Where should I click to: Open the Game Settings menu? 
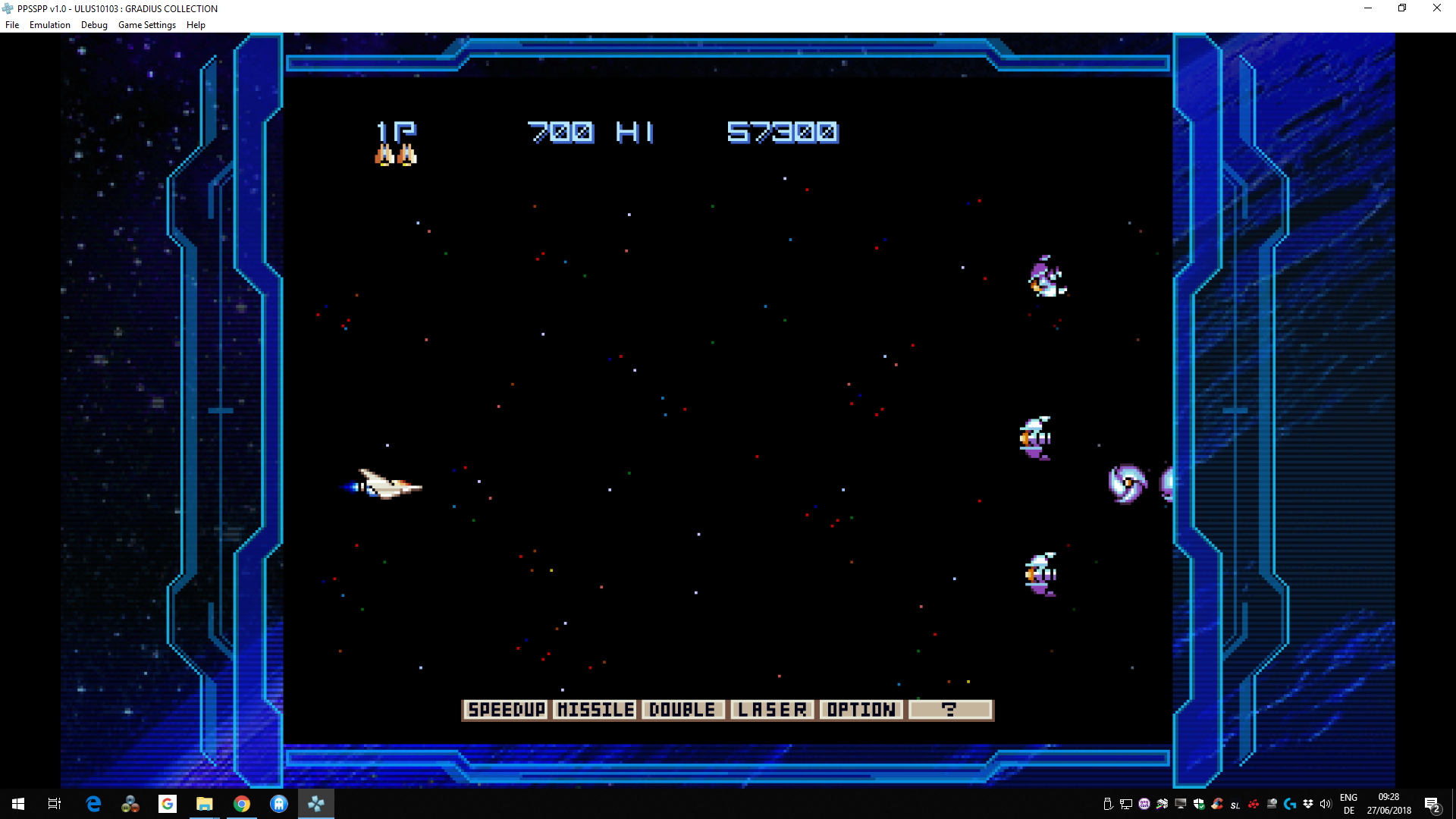[x=147, y=25]
